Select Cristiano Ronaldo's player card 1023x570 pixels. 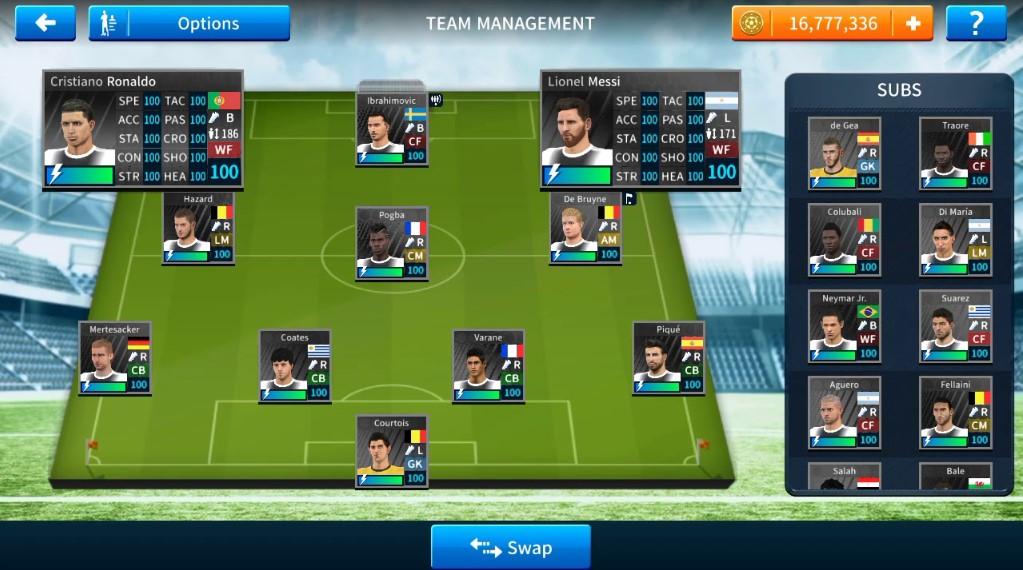coord(142,129)
